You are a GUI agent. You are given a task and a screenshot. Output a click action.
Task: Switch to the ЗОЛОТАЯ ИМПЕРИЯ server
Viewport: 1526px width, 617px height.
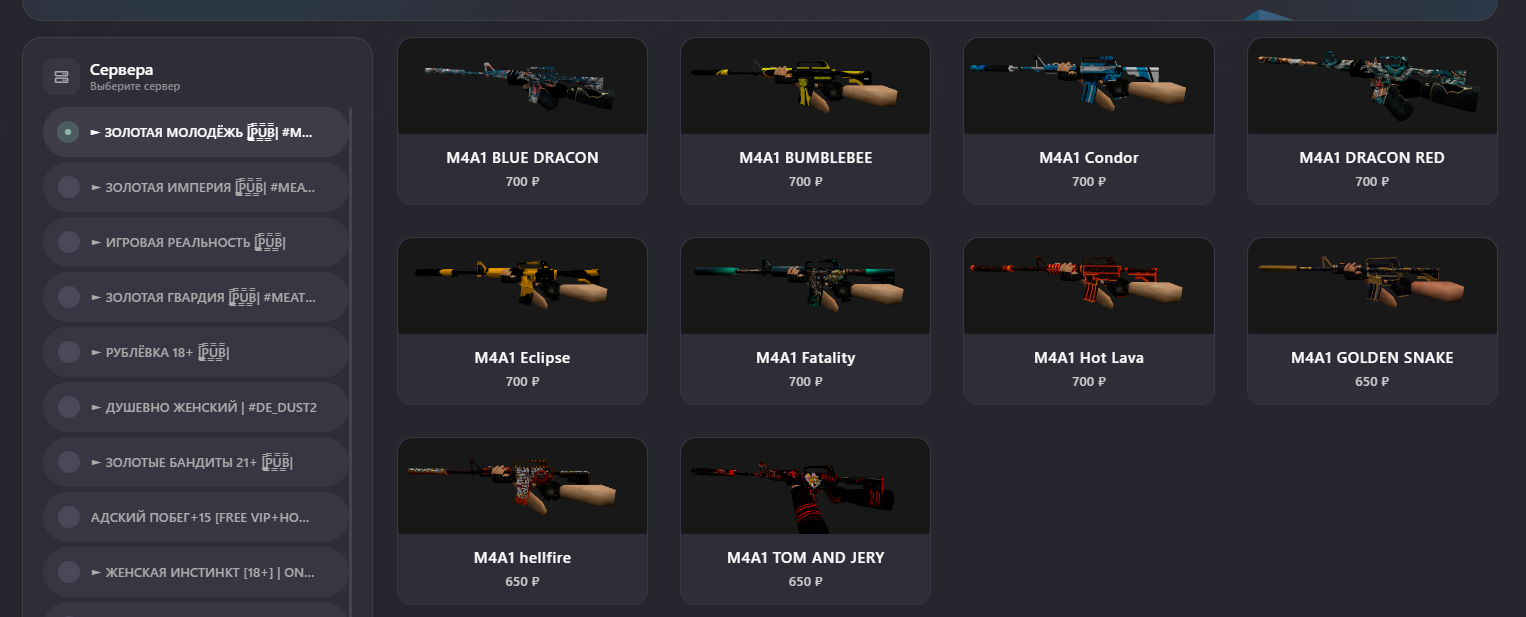196,187
